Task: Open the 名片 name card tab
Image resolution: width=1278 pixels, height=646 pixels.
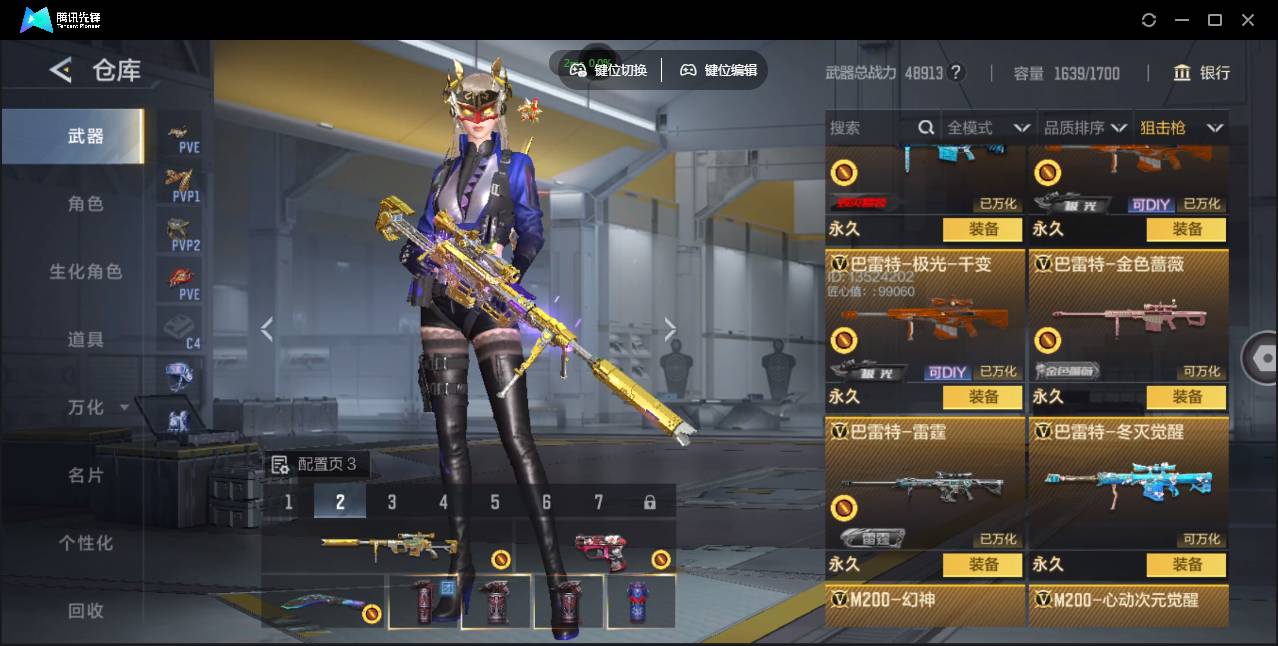Action: coord(85,476)
